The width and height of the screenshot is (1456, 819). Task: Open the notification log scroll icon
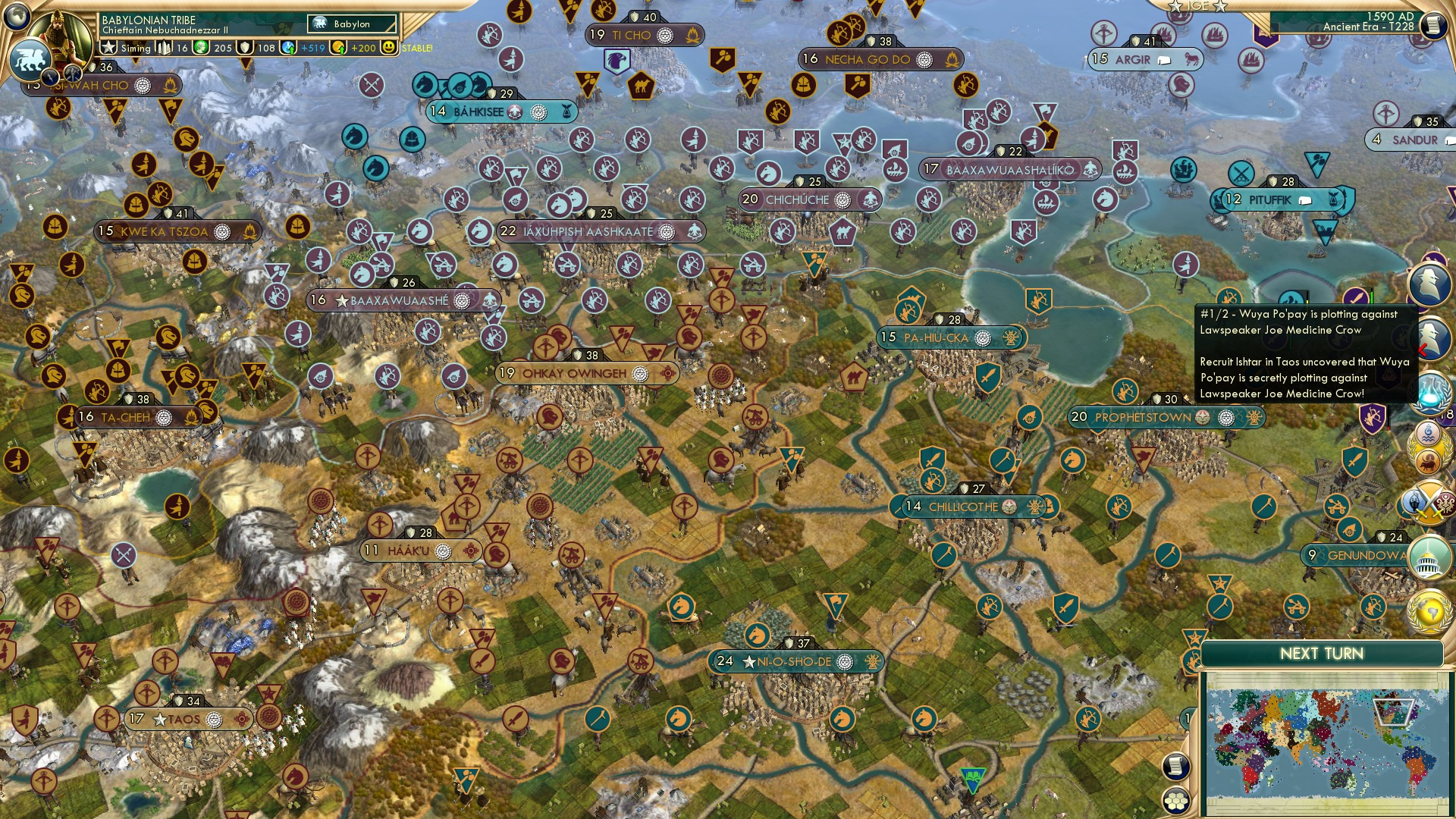coord(1175,768)
